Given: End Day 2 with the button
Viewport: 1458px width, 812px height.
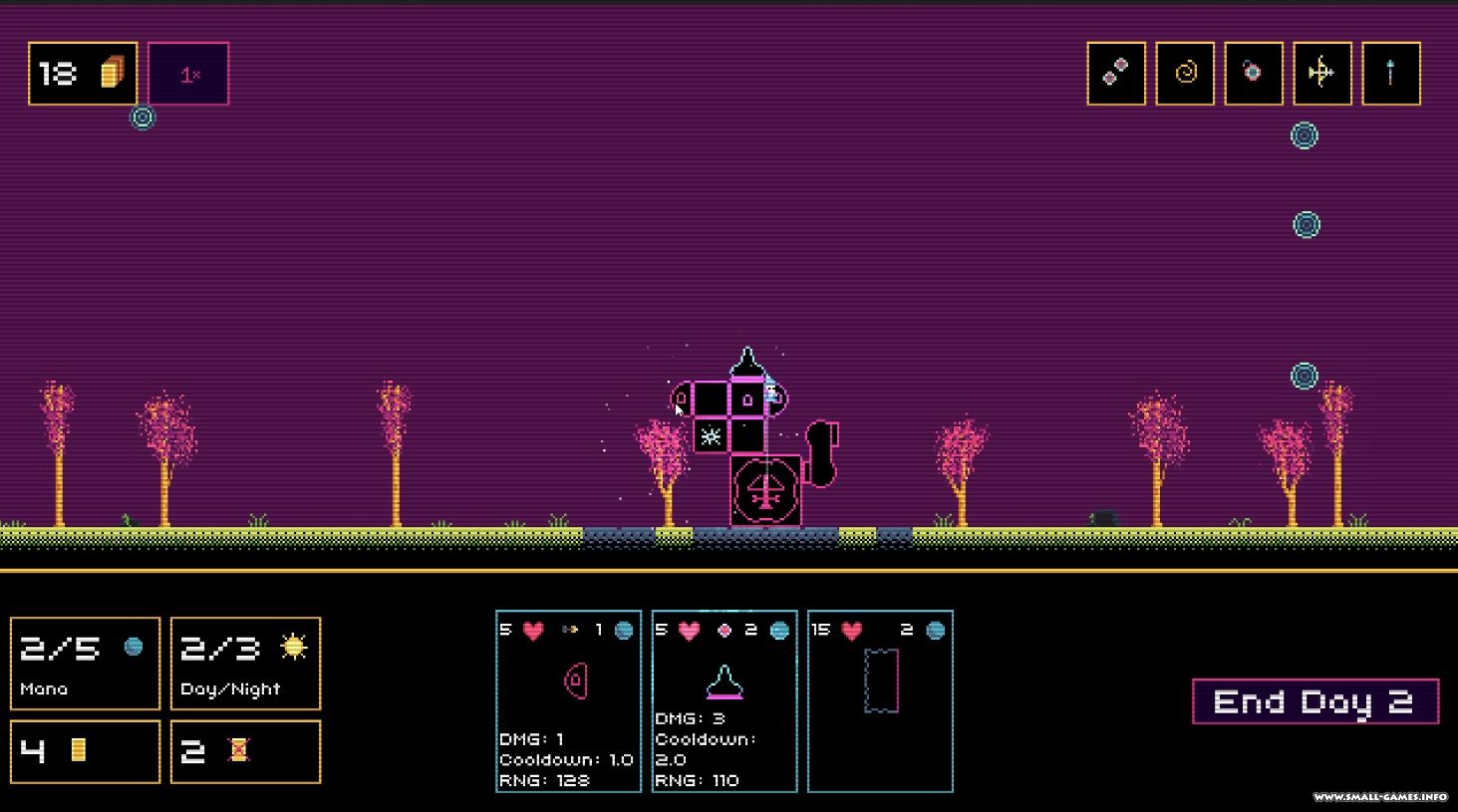Looking at the screenshot, I should pos(1314,702).
